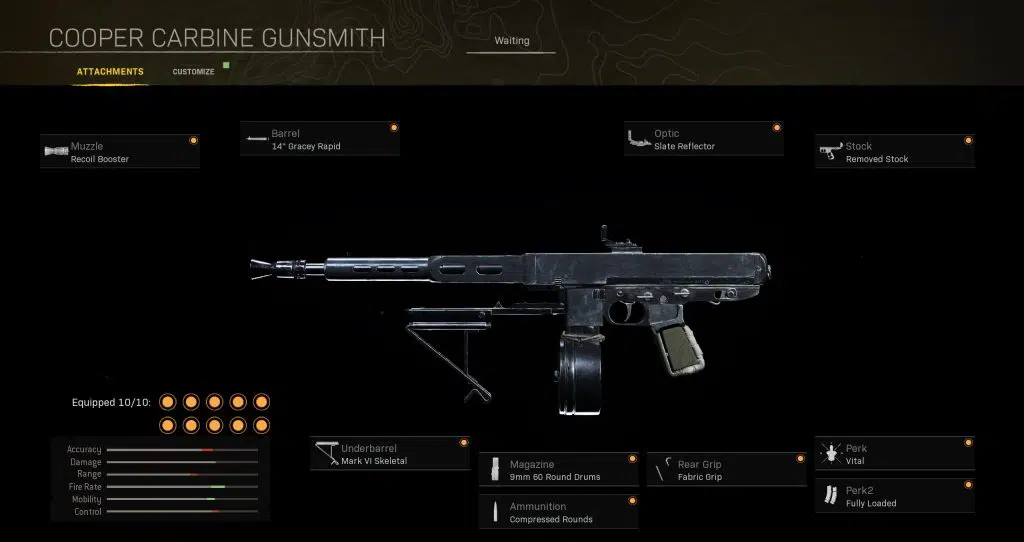Change the Ammunition Compressed Rounds slot
1024x542 pixels.
tap(559, 512)
